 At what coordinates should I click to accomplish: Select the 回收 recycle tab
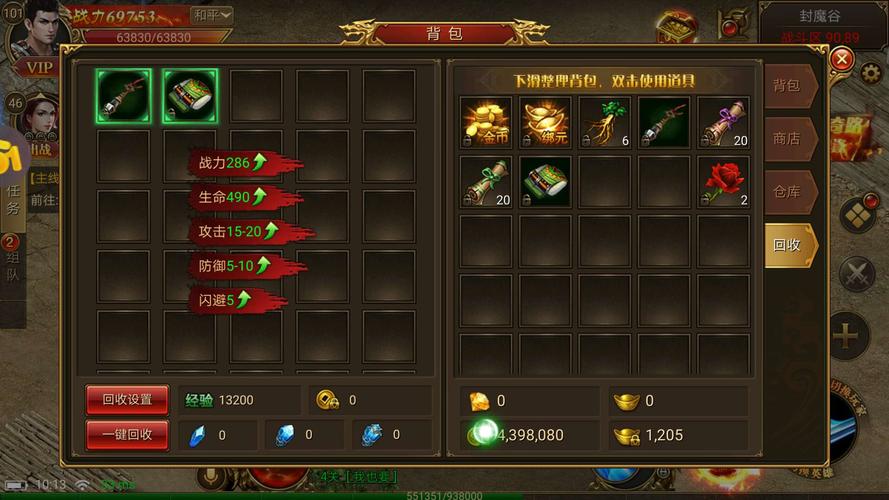point(787,245)
